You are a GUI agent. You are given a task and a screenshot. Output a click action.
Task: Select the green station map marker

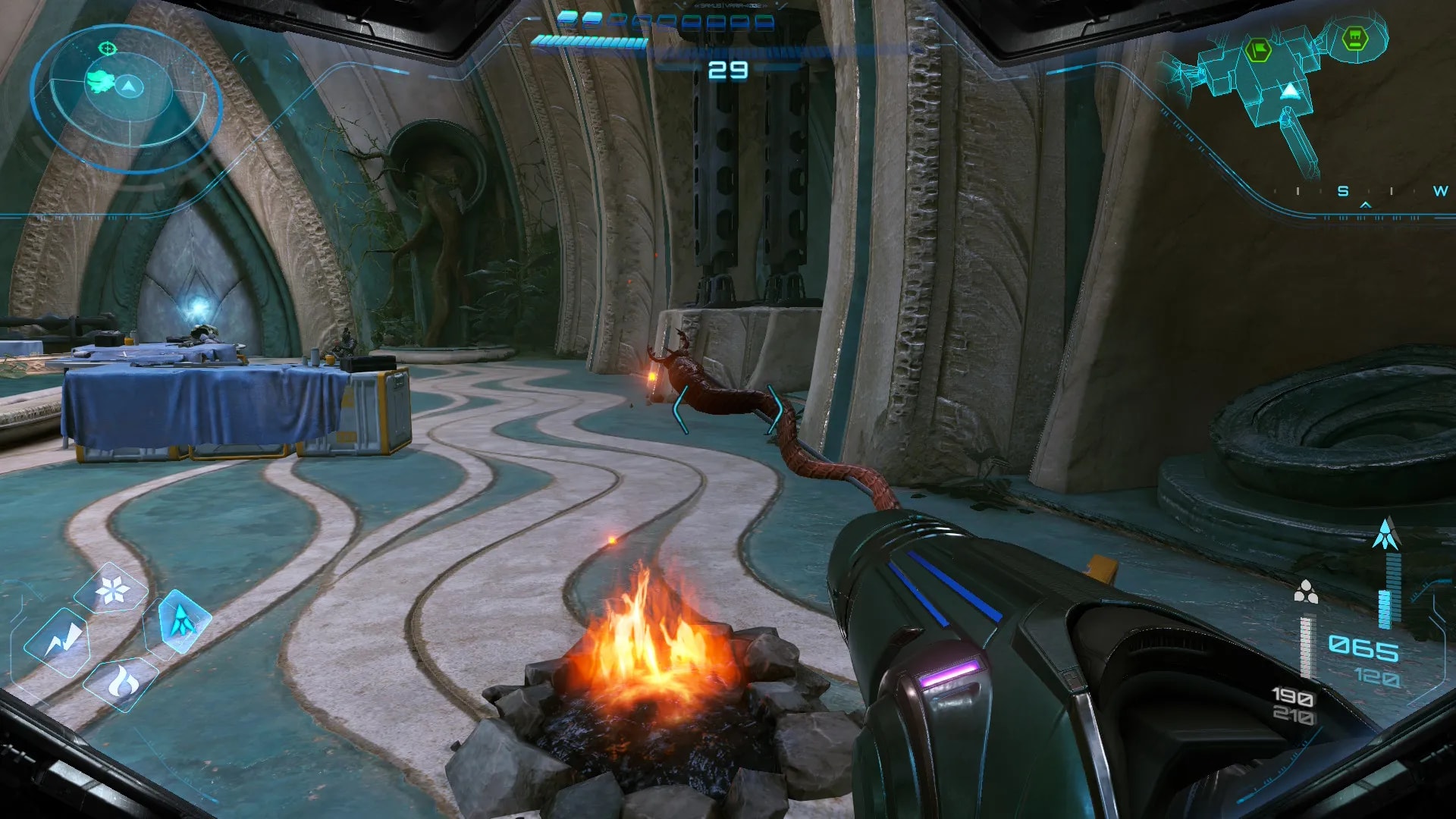pyautogui.click(x=1354, y=39)
